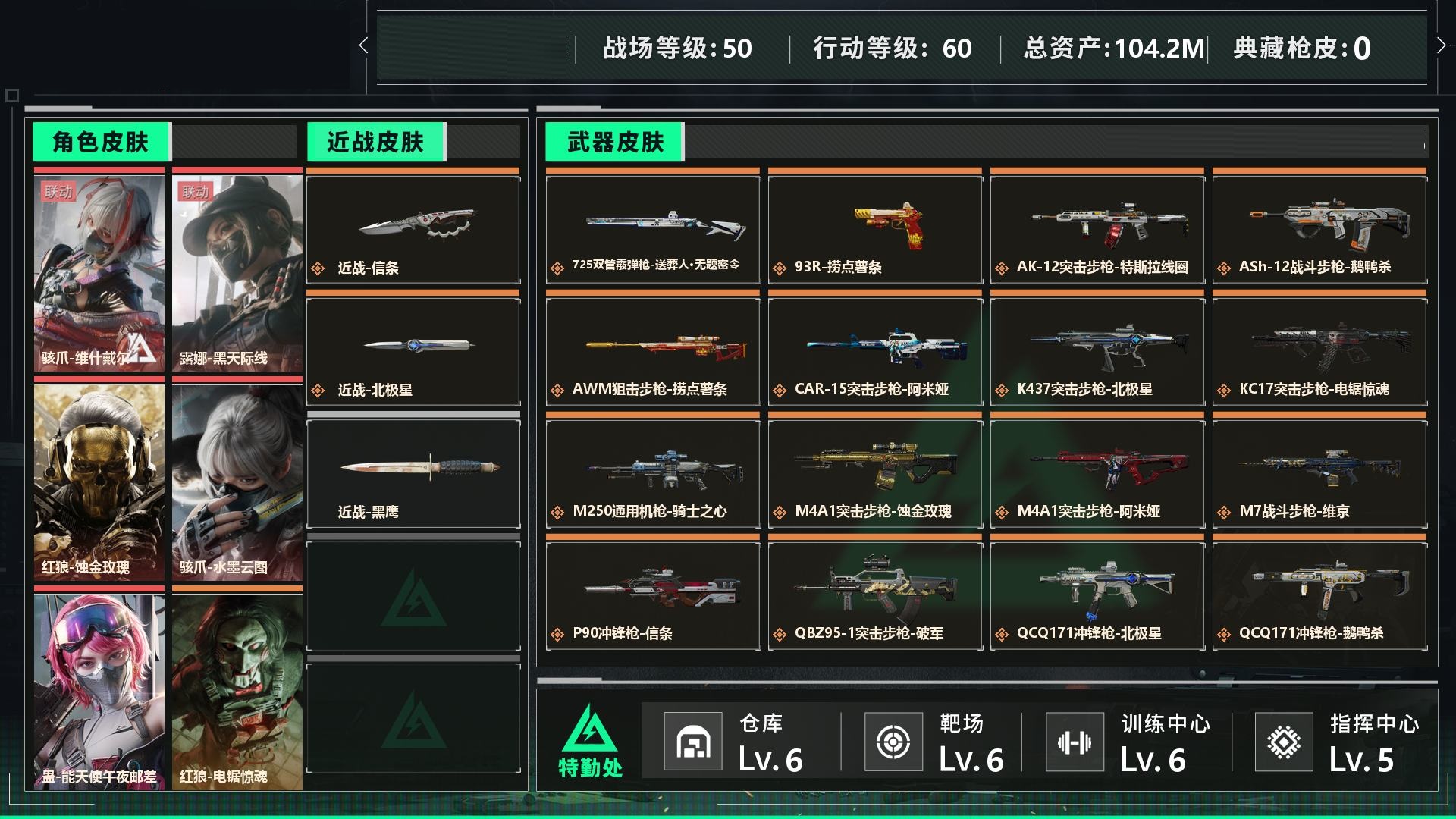Open the 仓库 warehouse icon
This screenshot has width=1456, height=819.
point(695,741)
